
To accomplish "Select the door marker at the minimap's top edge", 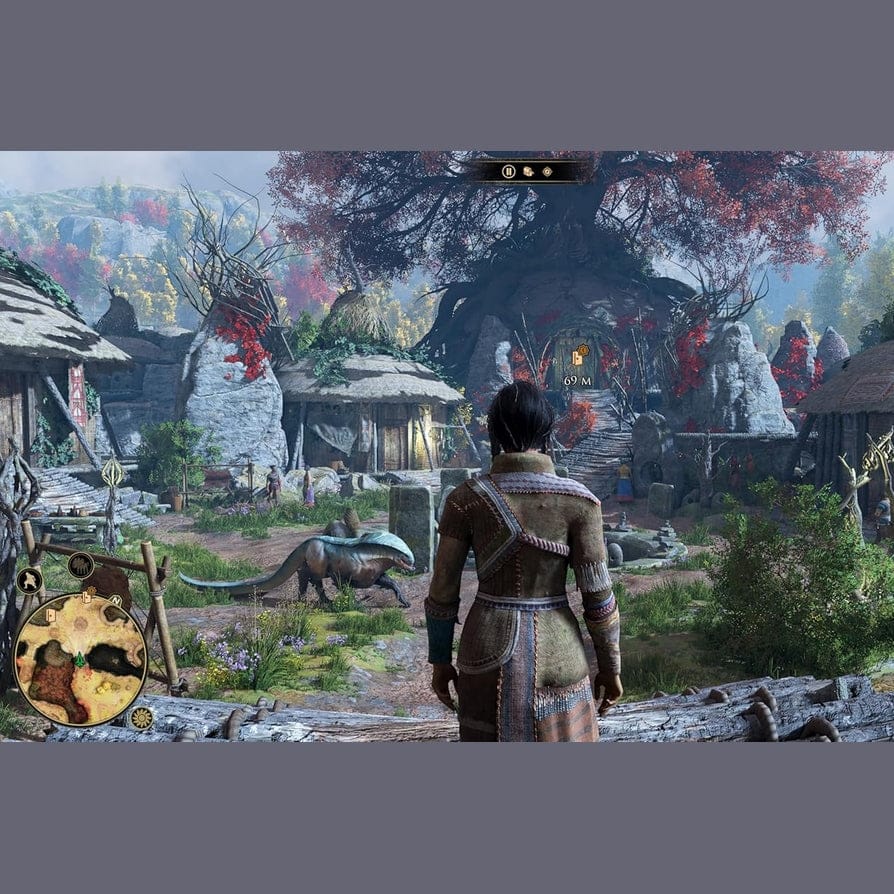I will click(x=88, y=596).
